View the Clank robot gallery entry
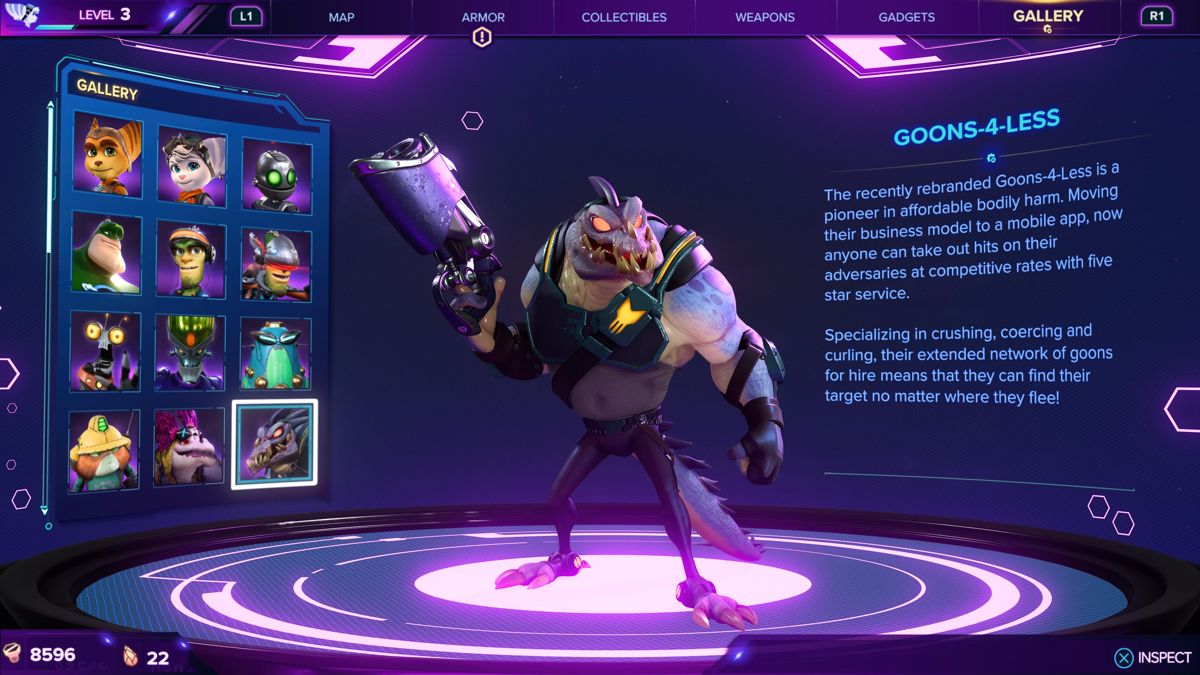The width and height of the screenshot is (1200, 675). pyautogui.click(x=276, y=176)
